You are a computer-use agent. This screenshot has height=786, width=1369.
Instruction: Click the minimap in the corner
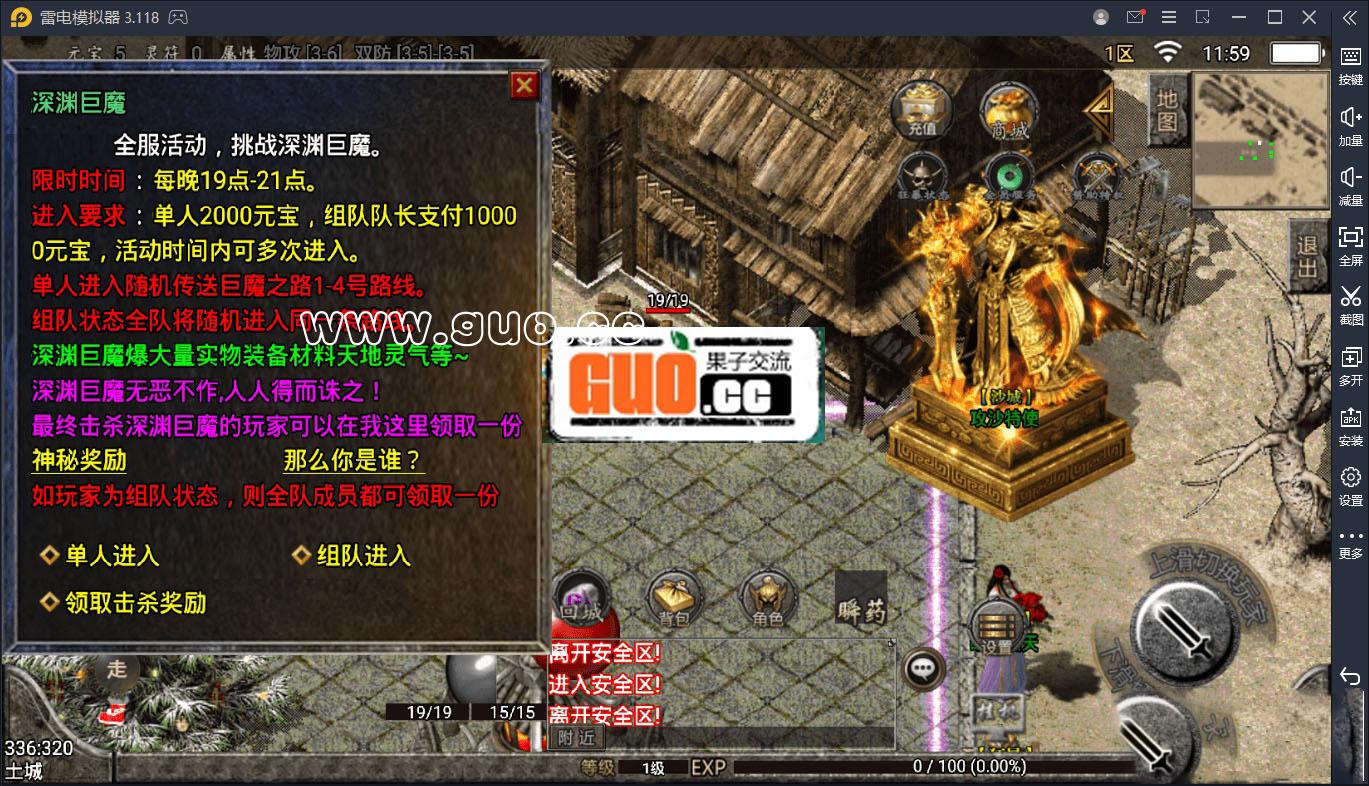click(x=1260, y=140)
